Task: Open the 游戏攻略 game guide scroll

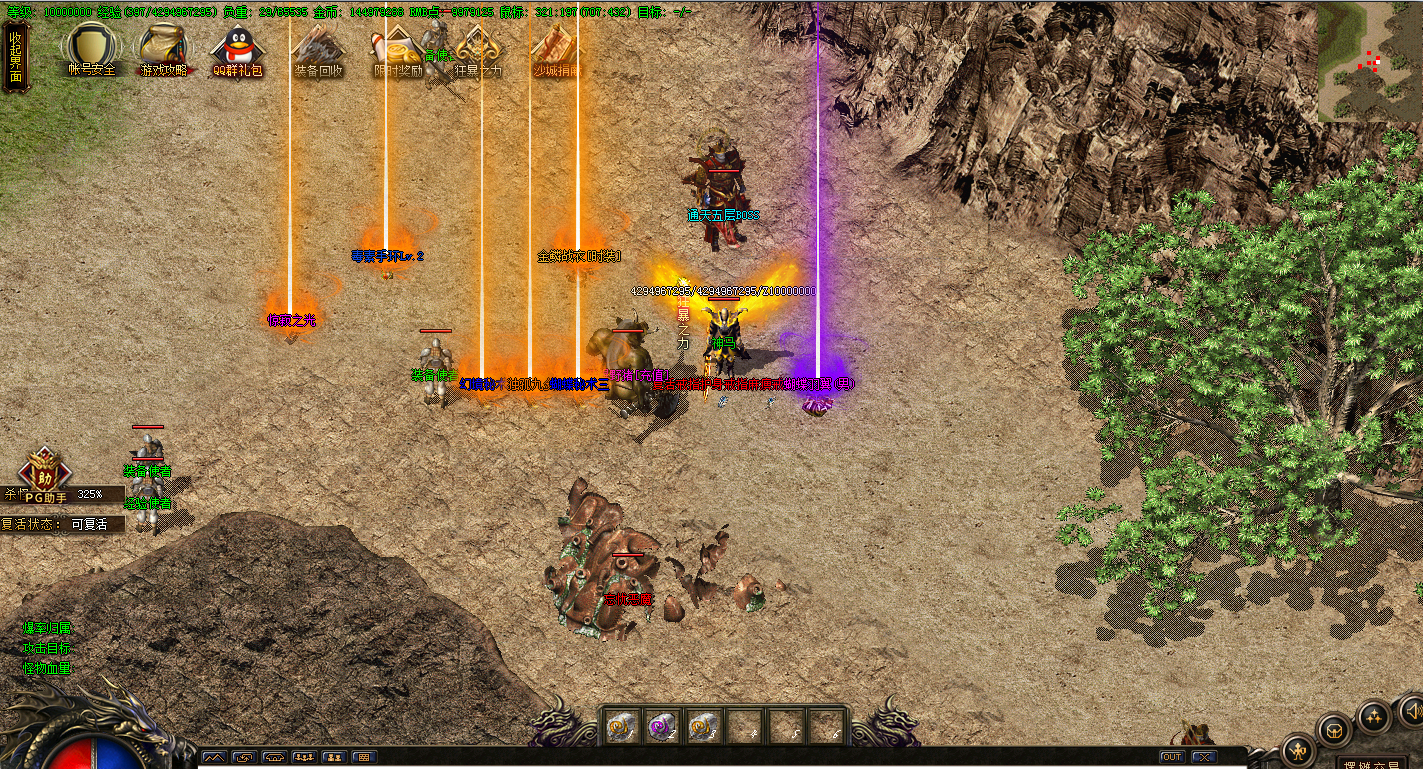Action: [x=163, y=49]
